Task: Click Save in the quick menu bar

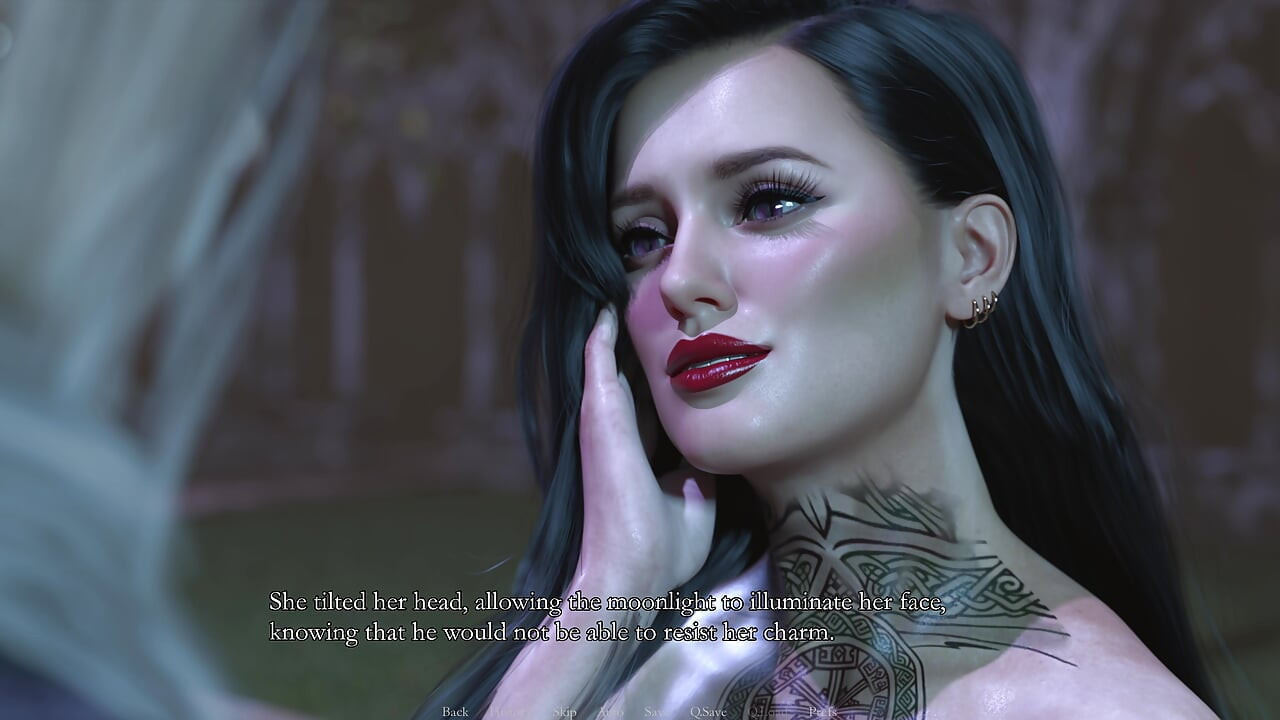Action: (x=654, y=713)
